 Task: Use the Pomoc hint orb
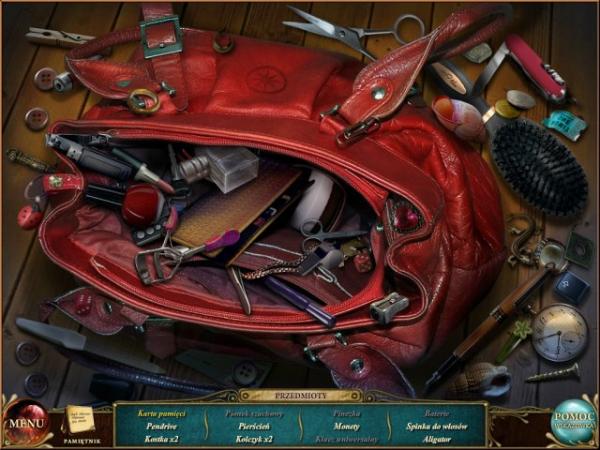point(575,421)
